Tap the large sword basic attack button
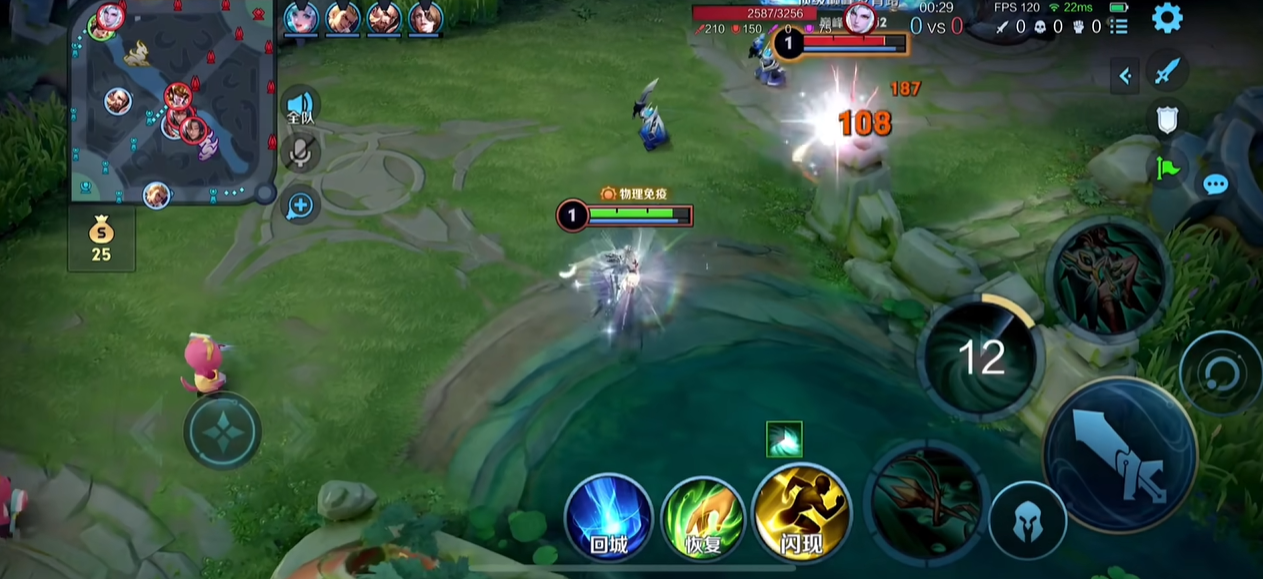The image size is (1263, 579). click(1120, 455)
